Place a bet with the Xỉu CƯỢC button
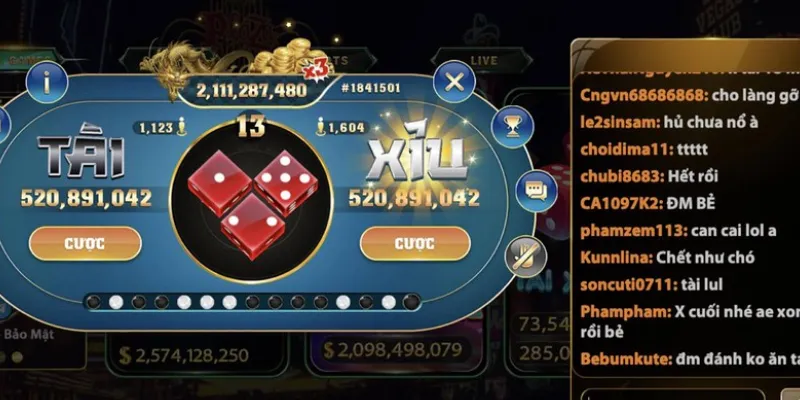The height and width of the screenshot is (400, 800). click(x=414, y=243)
